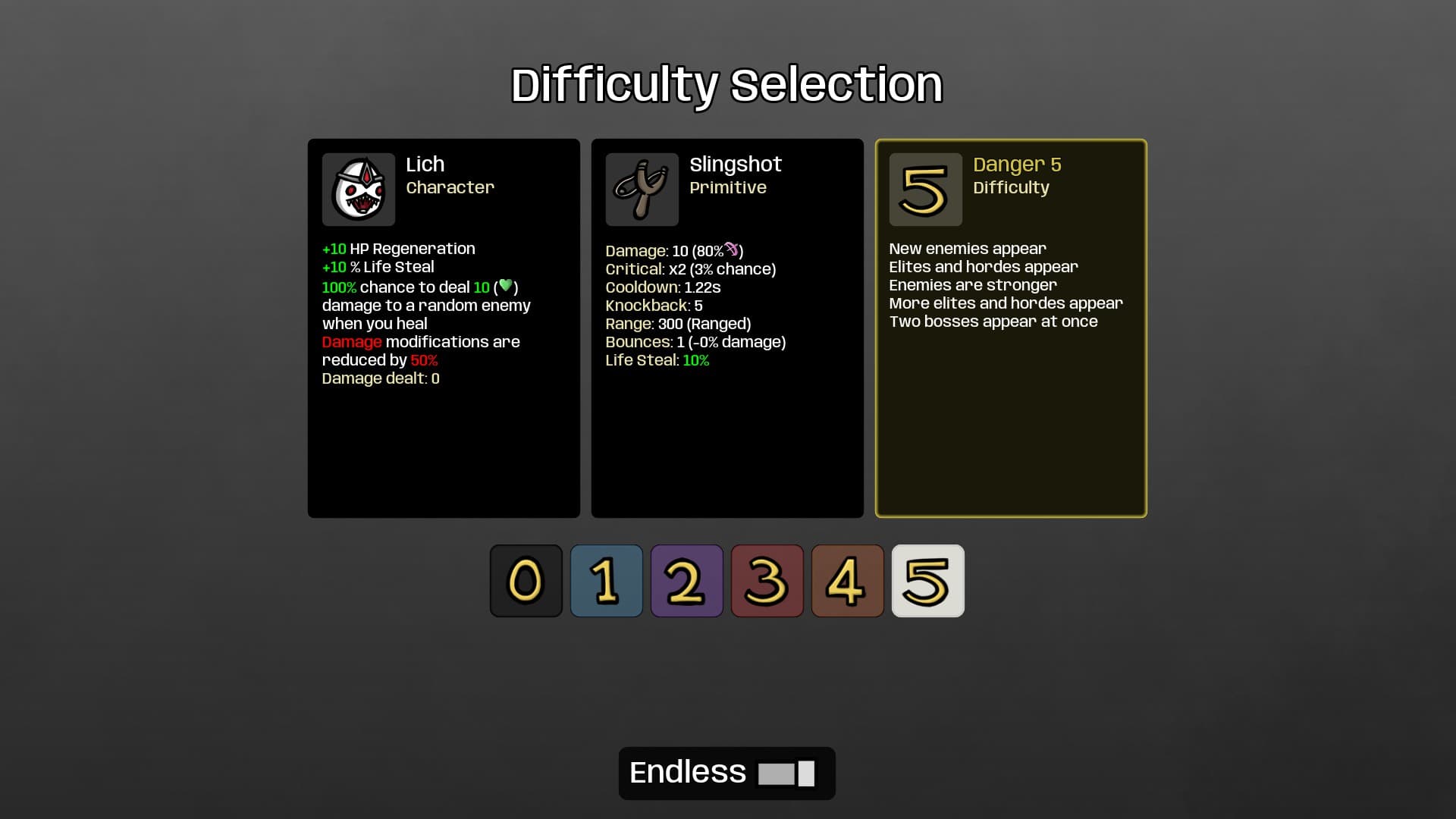The image size is (1456, 819).
Task: Set difficulty to Danger 3
Action: [767, 581]
